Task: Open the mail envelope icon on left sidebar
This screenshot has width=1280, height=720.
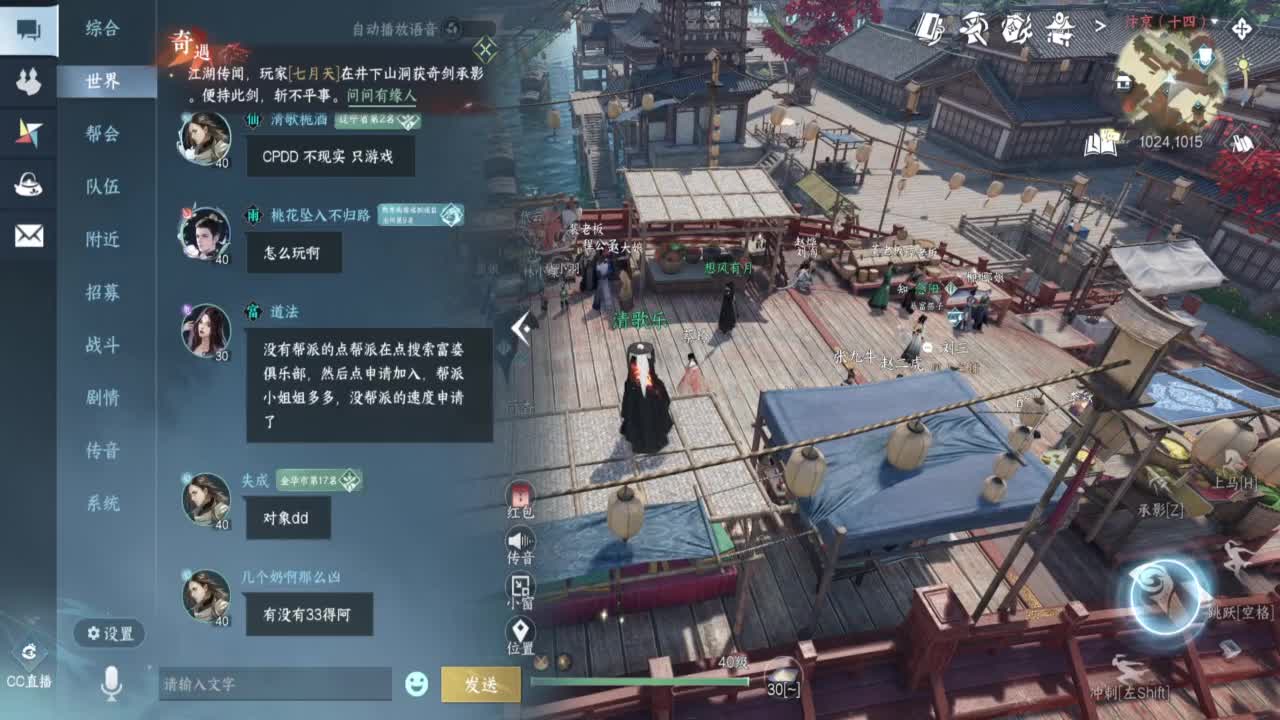Action: pyautogui.click(x=28, y=235)
